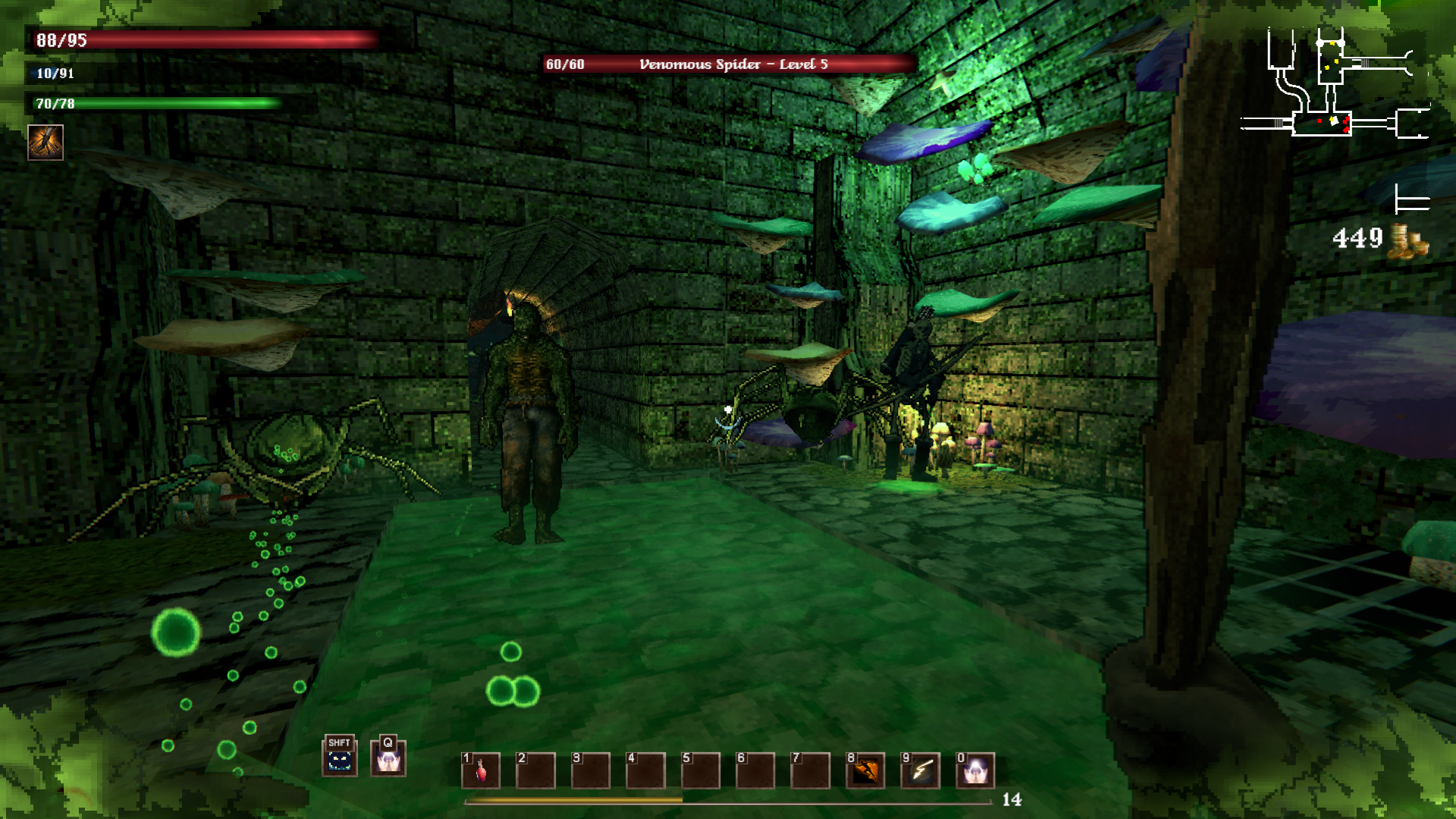
Task: Select the red health potion in slot 1
Action: (x=481, y=770)
